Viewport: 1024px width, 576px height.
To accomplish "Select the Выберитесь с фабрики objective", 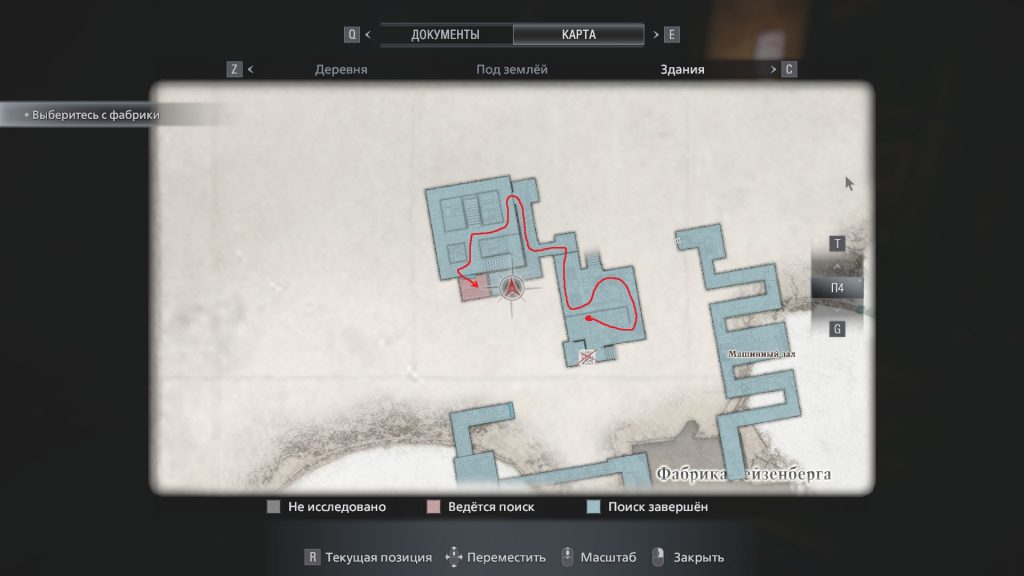I will [x=96, y=115].
